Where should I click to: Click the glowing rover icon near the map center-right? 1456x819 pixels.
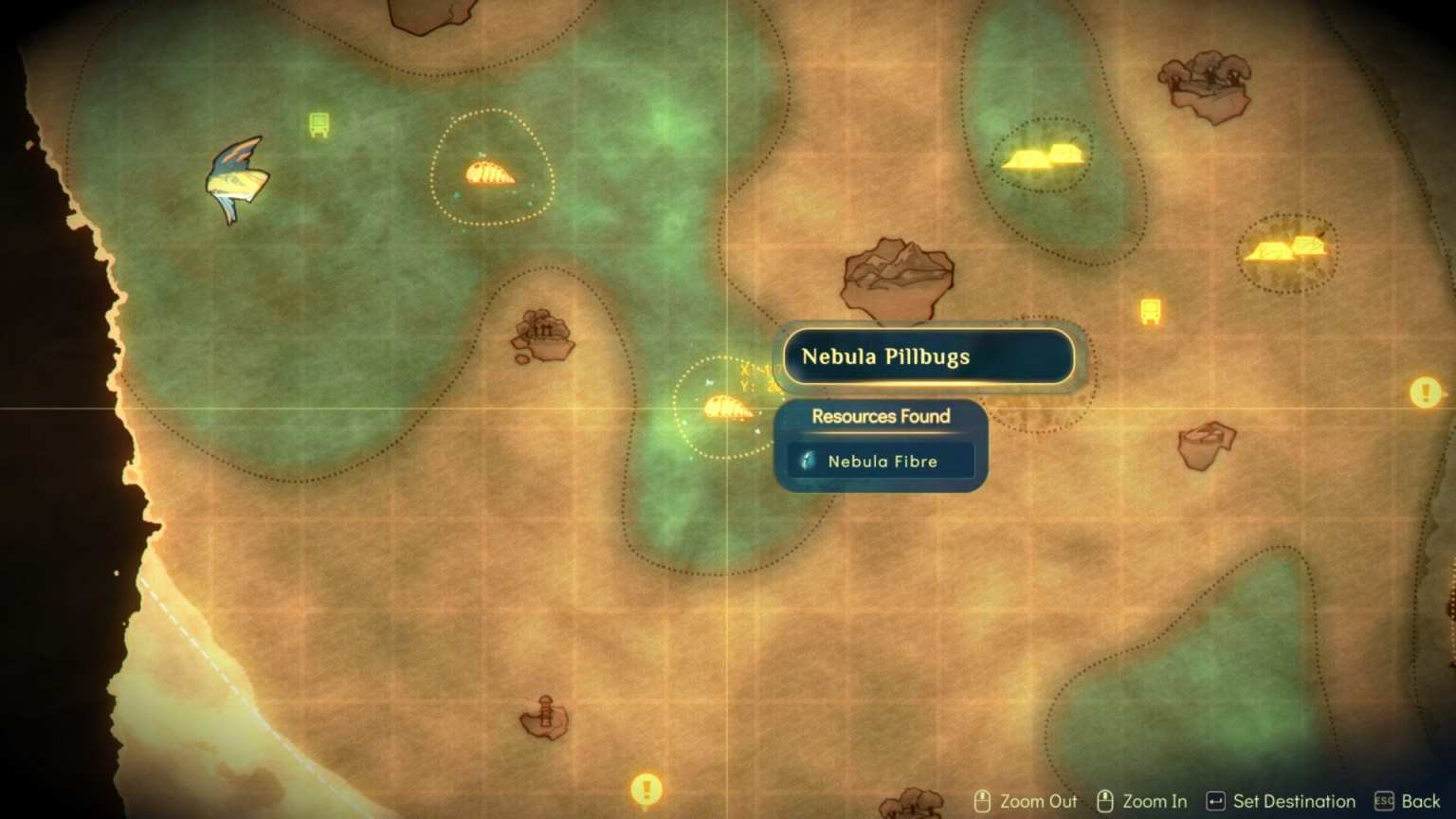coord(1150,310)
